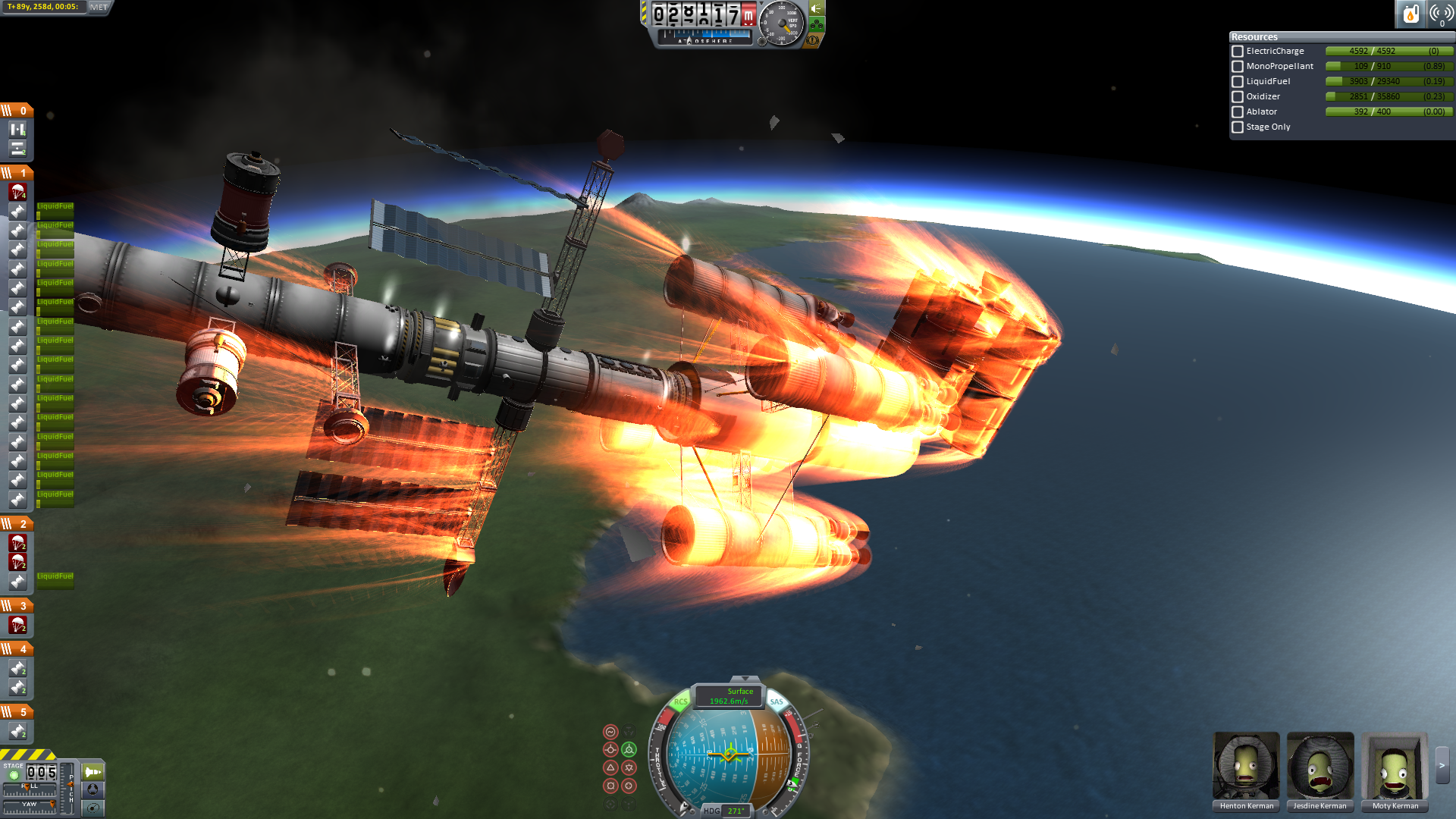Tick the LiquidFuel resource checkbox
The height and width of the screenshot is (819, 1456).
pos(1238,82)
